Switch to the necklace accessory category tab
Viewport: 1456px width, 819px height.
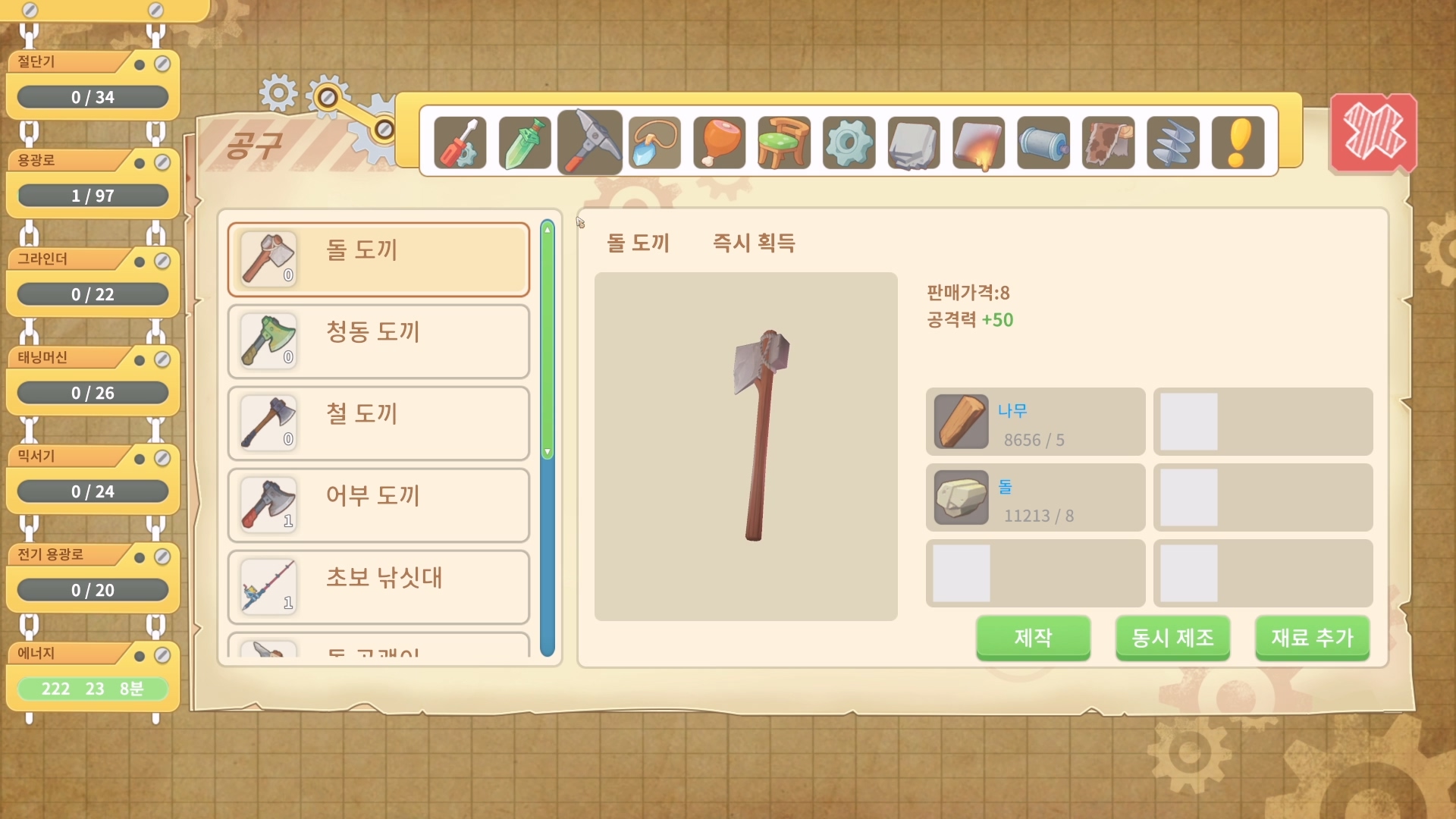654,143
